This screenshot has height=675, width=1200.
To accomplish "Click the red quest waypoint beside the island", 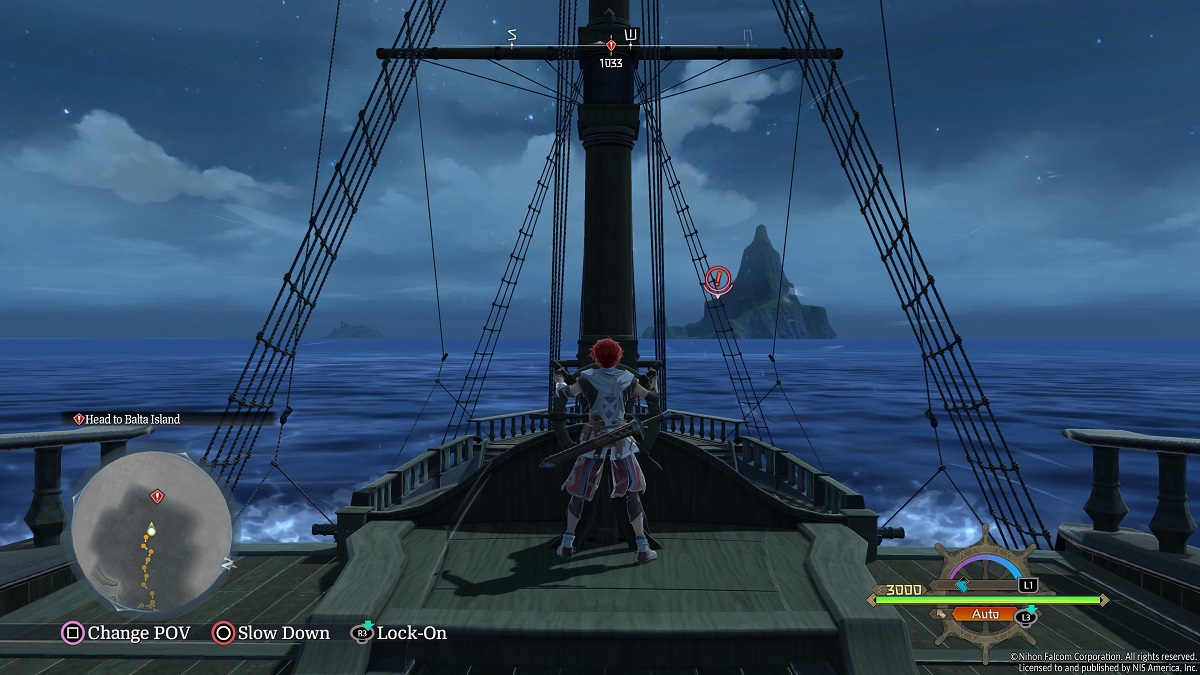I will pyautogui.click(x=717, y=280).
